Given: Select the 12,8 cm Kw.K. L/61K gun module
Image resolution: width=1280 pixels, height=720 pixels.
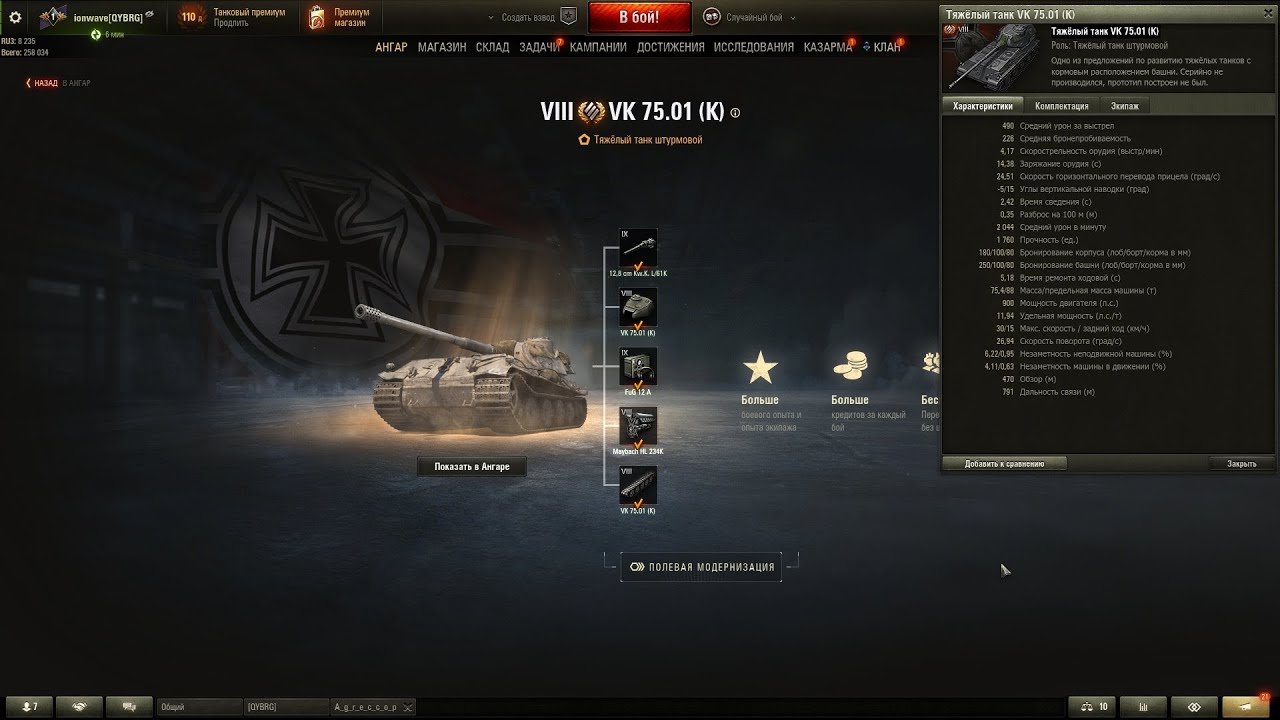Looking at the screenshot, I should pos(638,249).
